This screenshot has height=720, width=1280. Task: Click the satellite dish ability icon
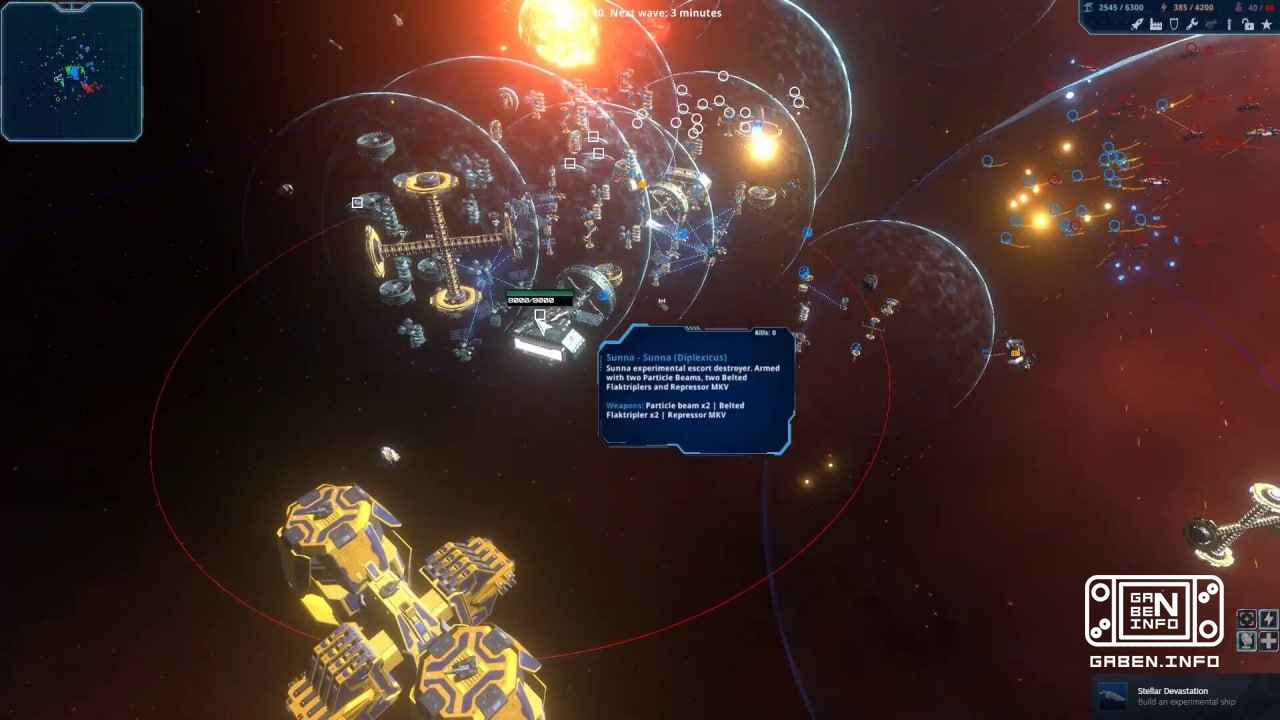point(1247,641)
